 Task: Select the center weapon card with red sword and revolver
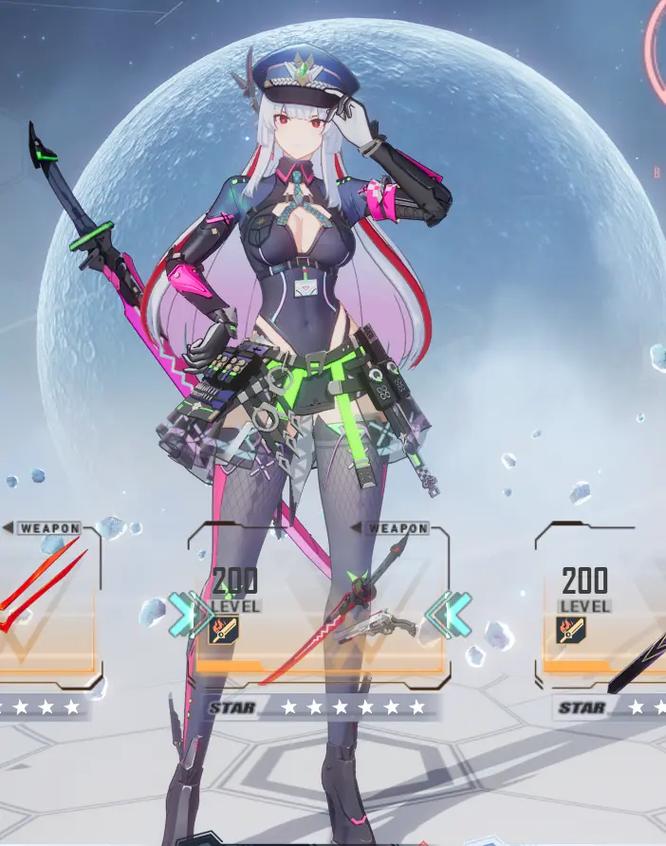tap(318, 610)
